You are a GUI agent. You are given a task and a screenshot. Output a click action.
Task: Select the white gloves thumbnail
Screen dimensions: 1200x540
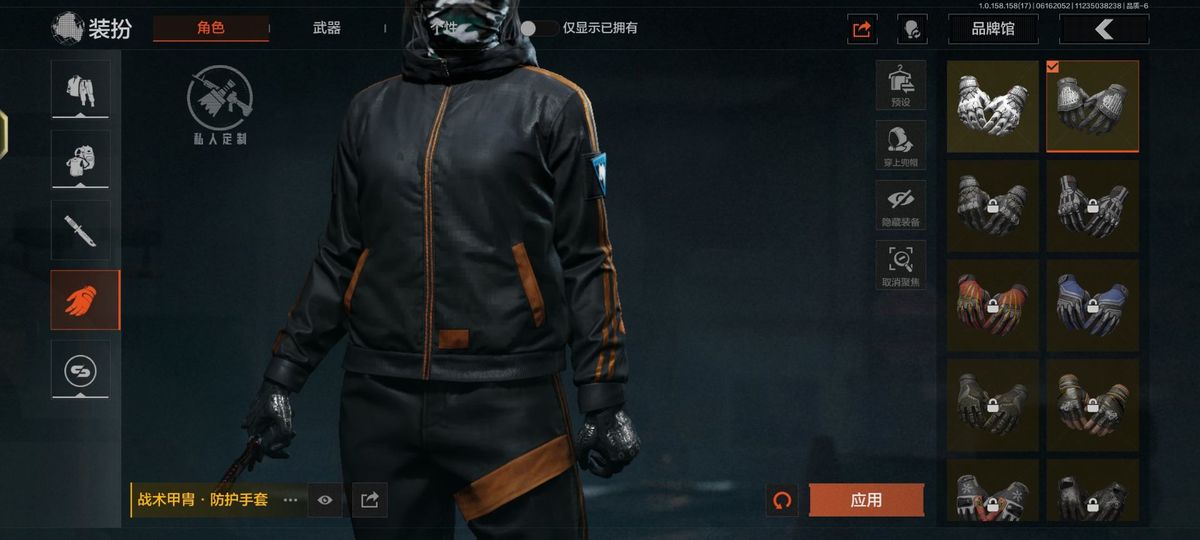click(993, 106)
